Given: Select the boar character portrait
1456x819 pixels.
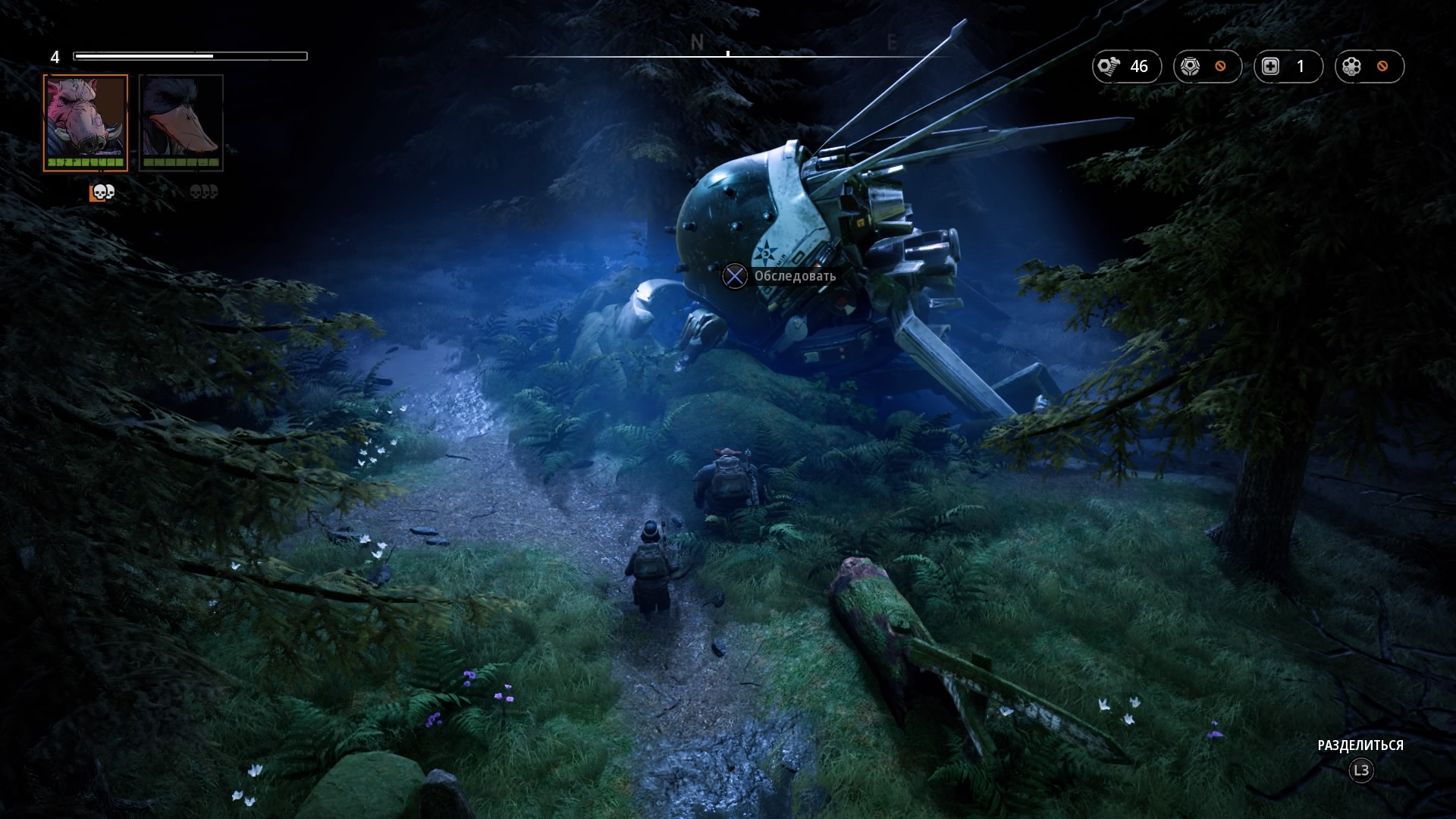Looking at the screenshot, I should 85,122.
